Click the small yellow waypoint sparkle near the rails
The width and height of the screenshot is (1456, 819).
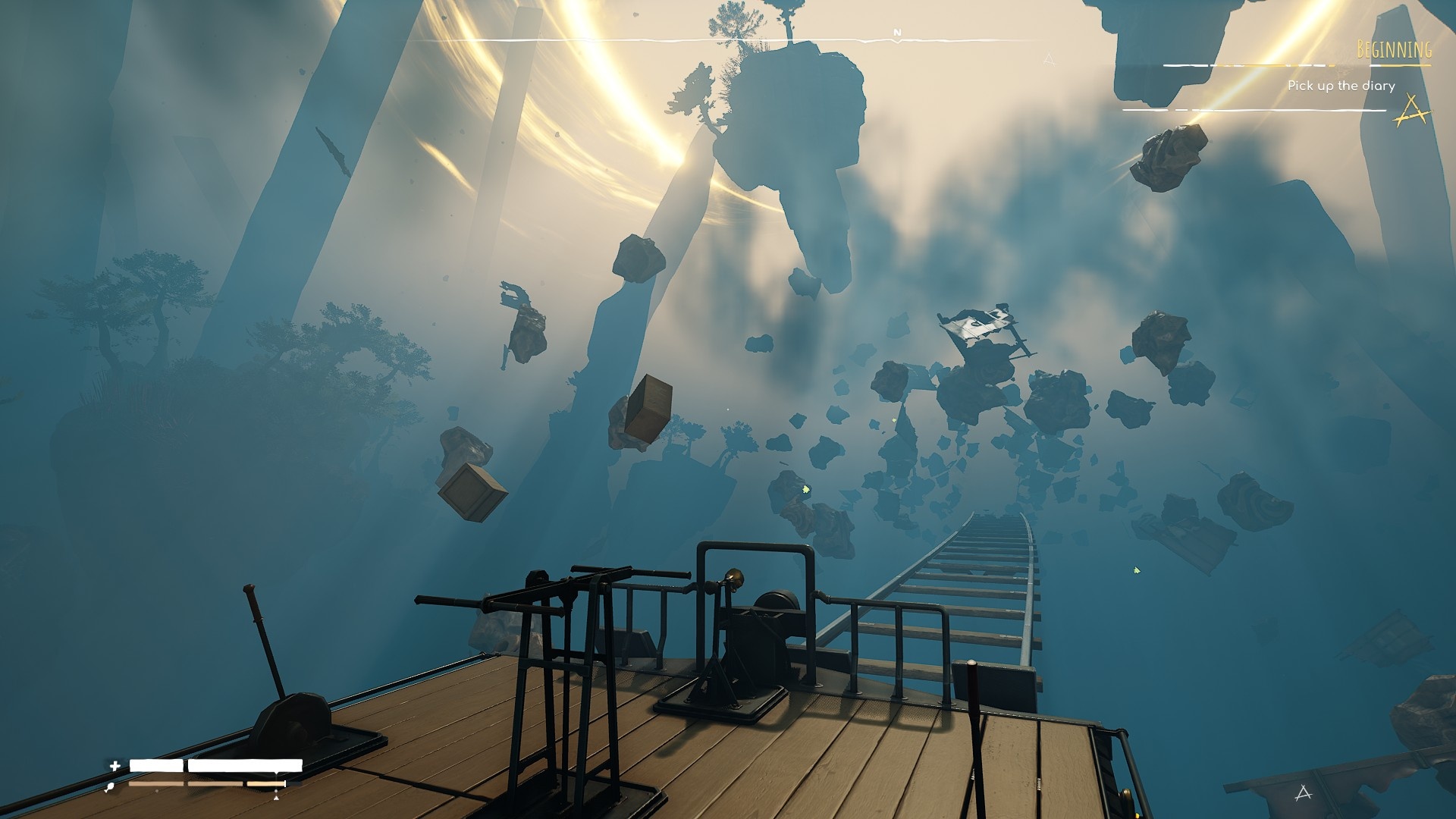point(806,489)
